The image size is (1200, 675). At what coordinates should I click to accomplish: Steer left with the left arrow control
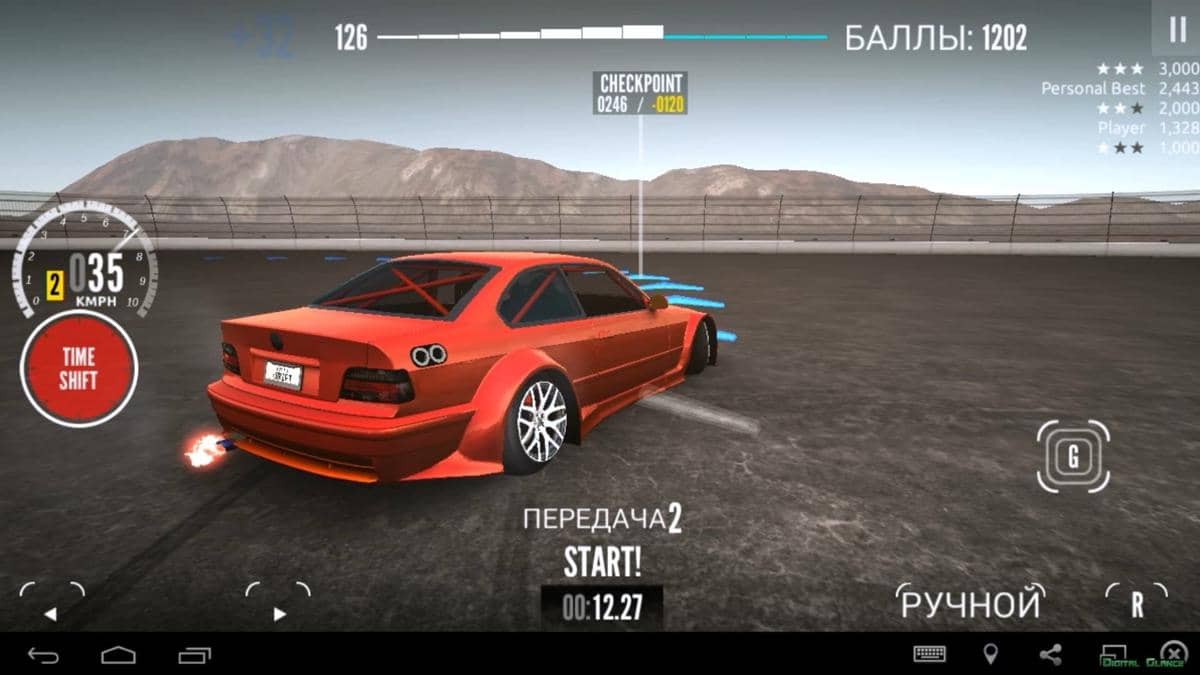coord(51,605)
